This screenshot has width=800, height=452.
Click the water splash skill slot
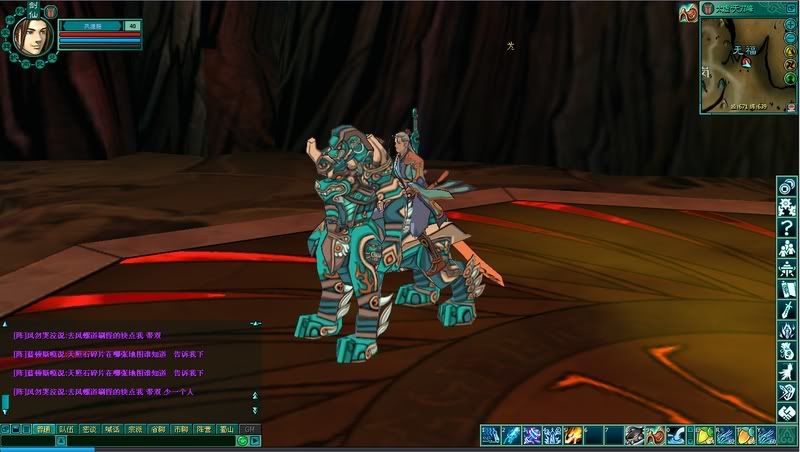[x=678, y=435]
